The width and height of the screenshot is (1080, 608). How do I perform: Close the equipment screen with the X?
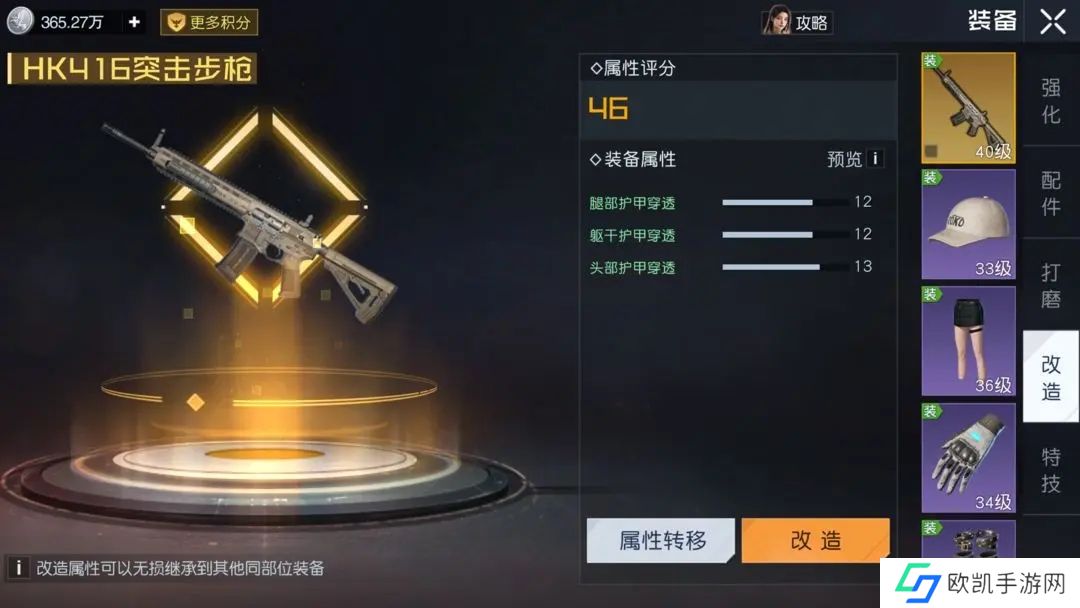point(1052,22)
